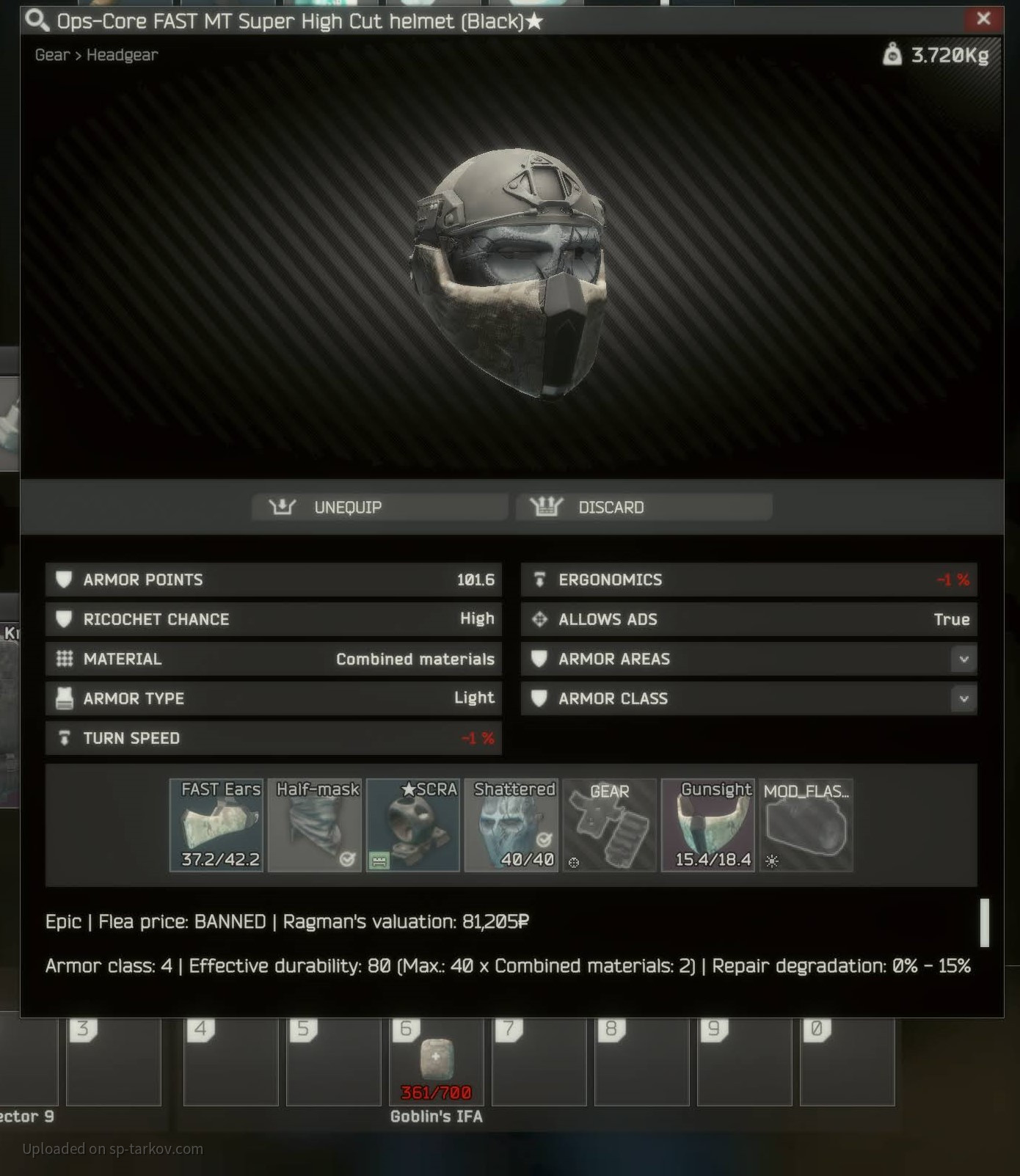
Task: Close the helmet inspection window
Action: point(983,19)
